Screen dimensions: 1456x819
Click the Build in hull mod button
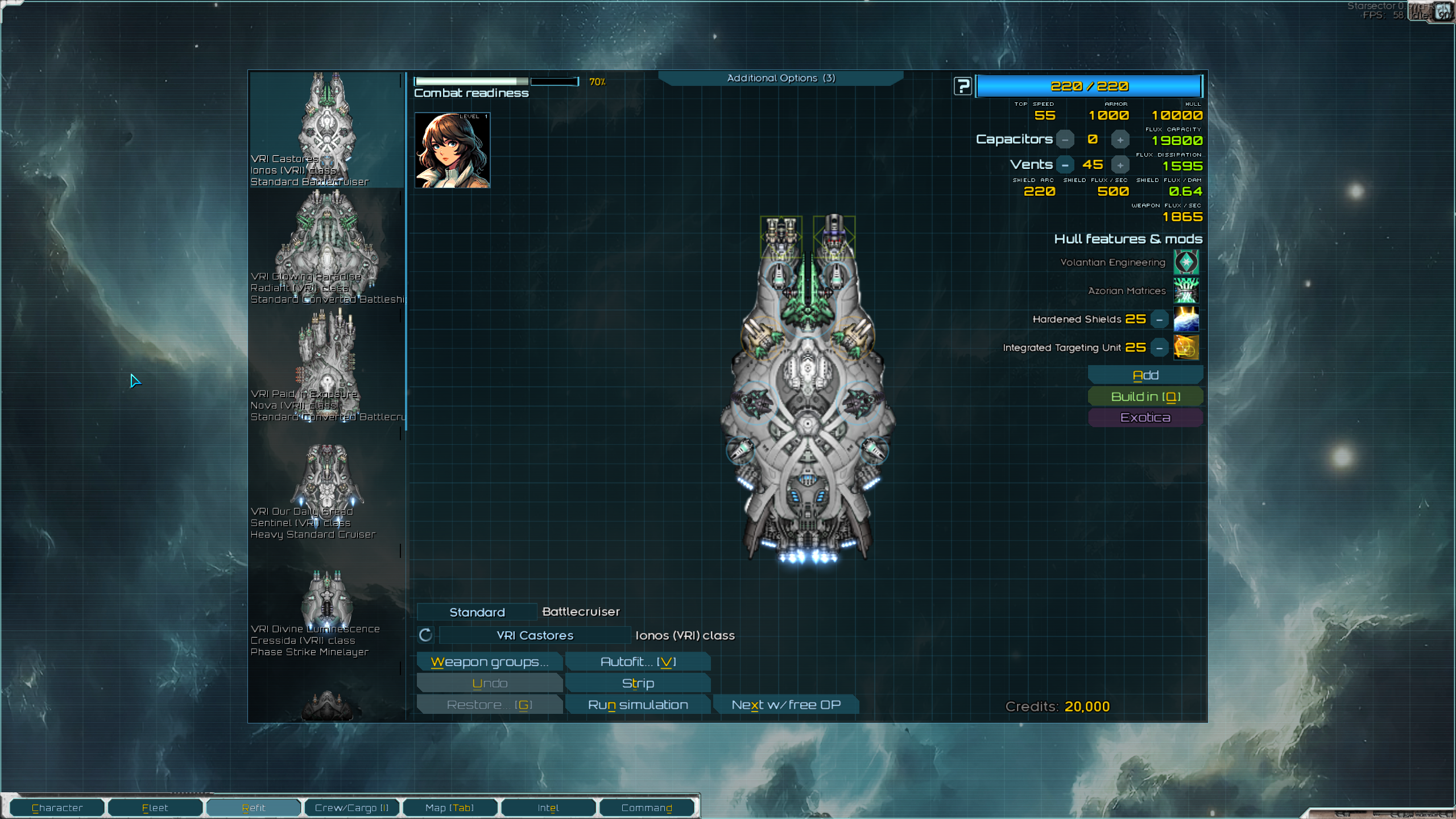[1145, 396]
